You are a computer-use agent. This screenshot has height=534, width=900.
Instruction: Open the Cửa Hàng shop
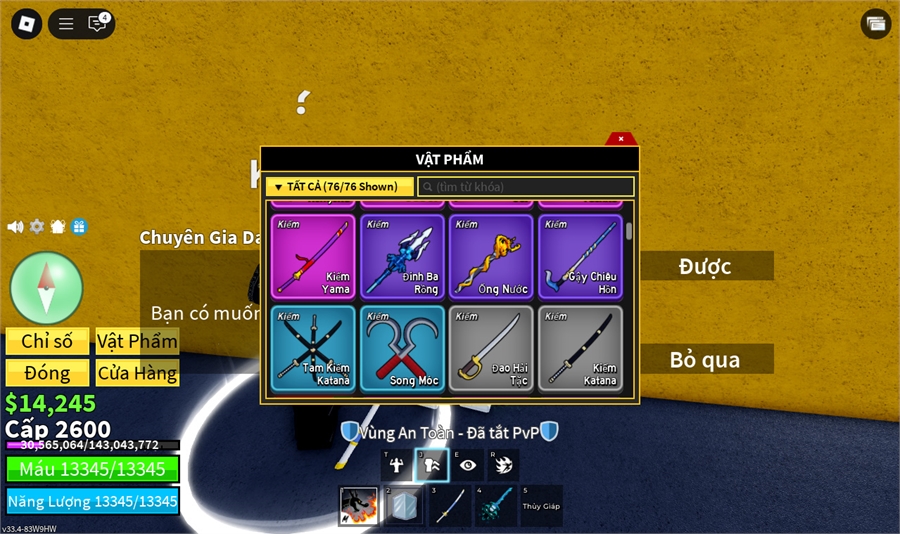point(137,374)
